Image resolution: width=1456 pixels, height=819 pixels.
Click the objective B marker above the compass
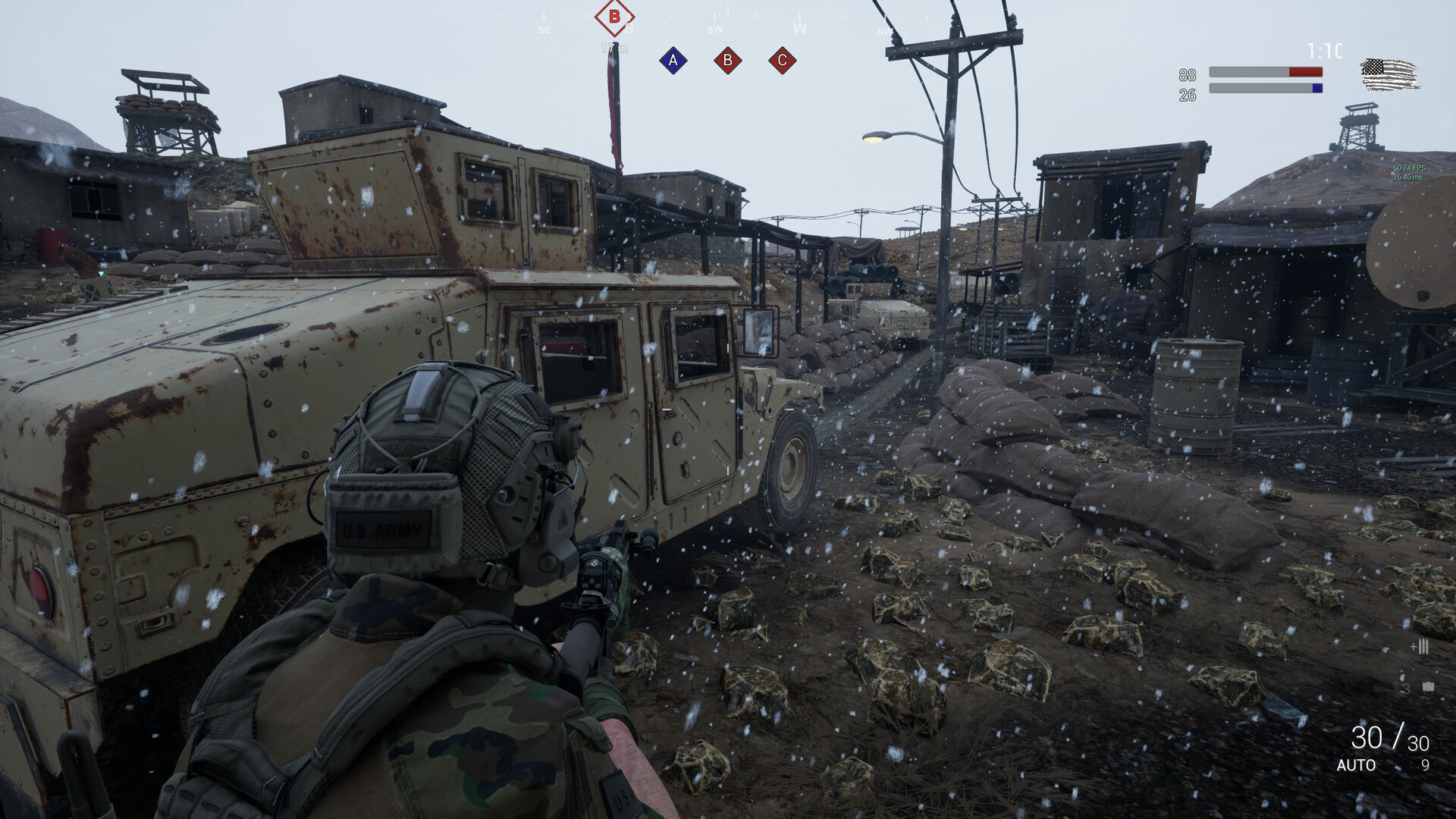click(x=613, y=15)
